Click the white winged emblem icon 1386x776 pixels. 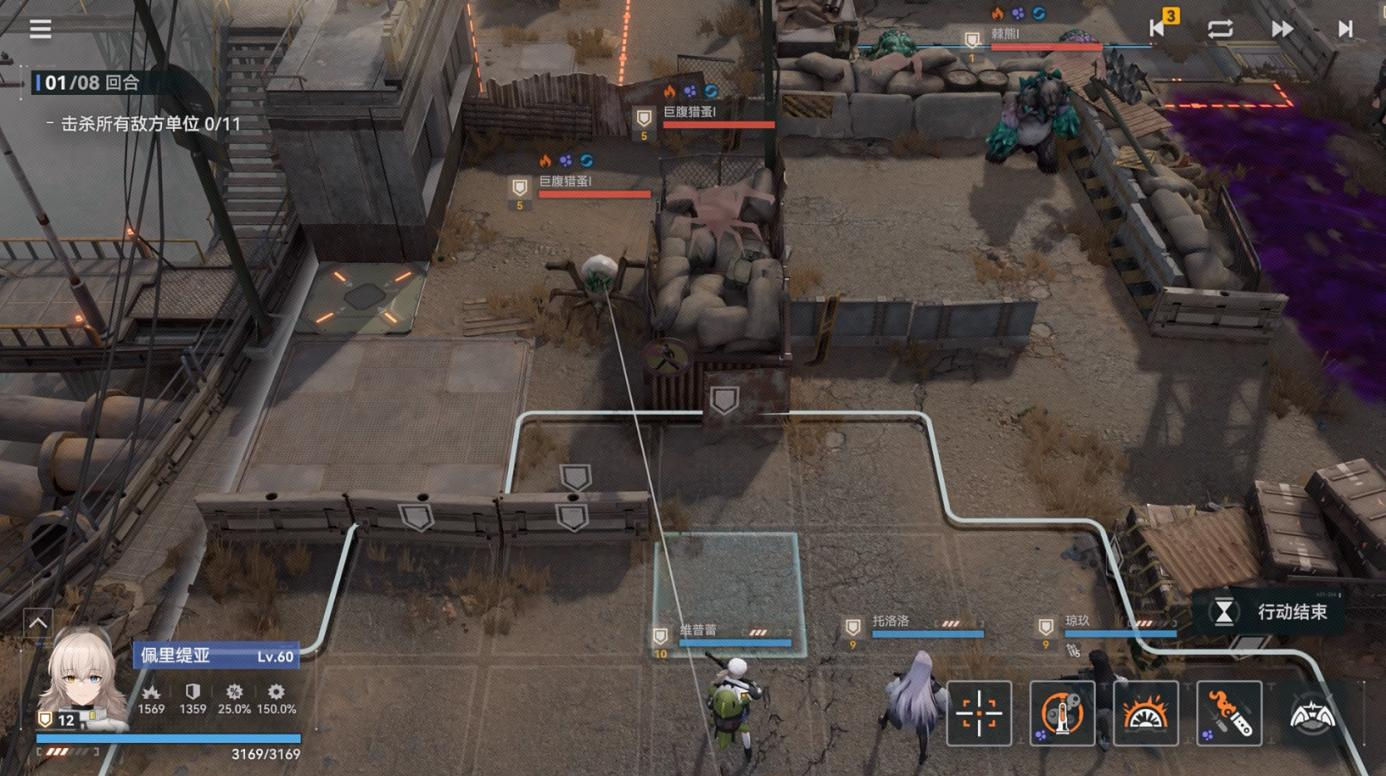point(1313,714)
